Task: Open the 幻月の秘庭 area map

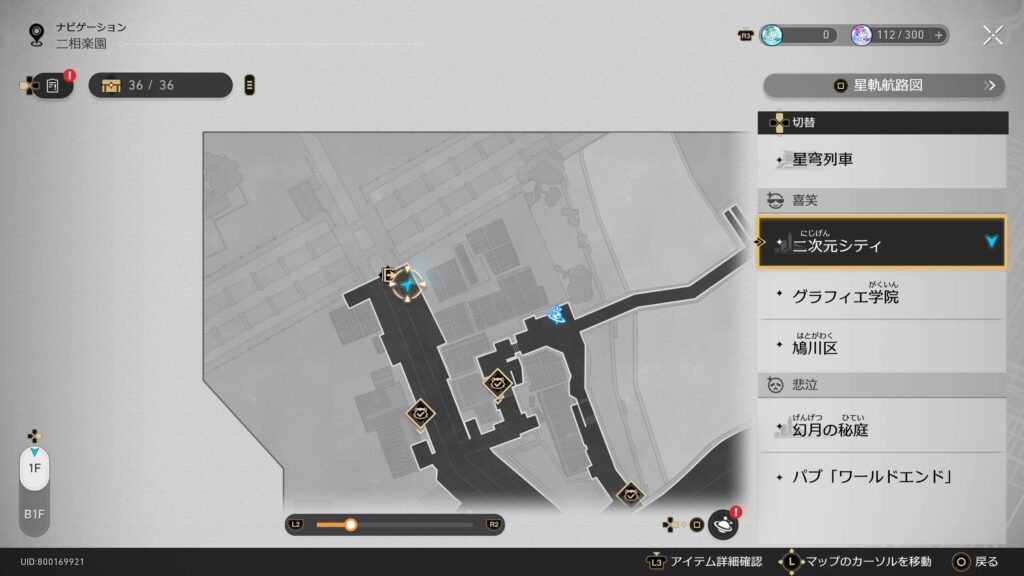Action: coord(881,428)
